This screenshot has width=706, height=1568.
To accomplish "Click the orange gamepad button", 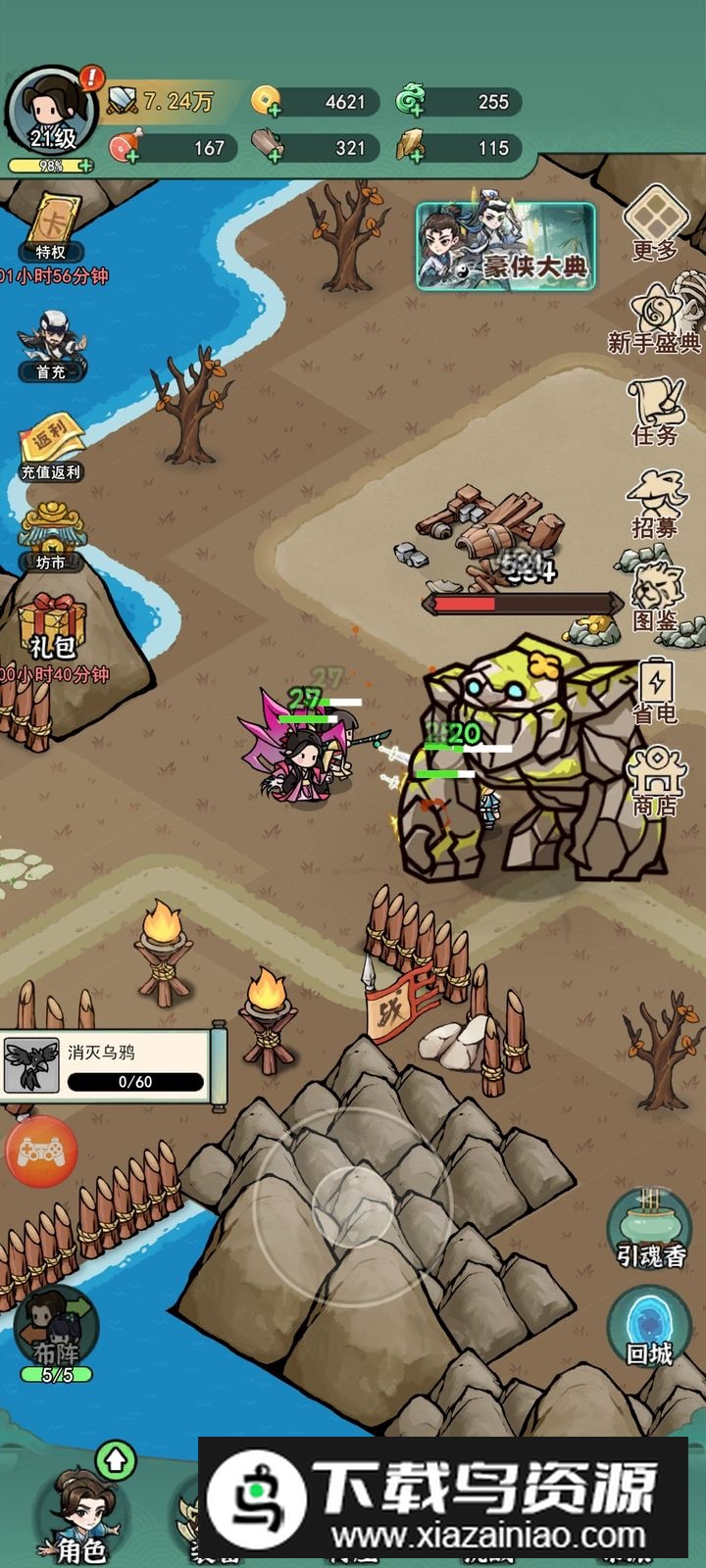I will 41,1152.
